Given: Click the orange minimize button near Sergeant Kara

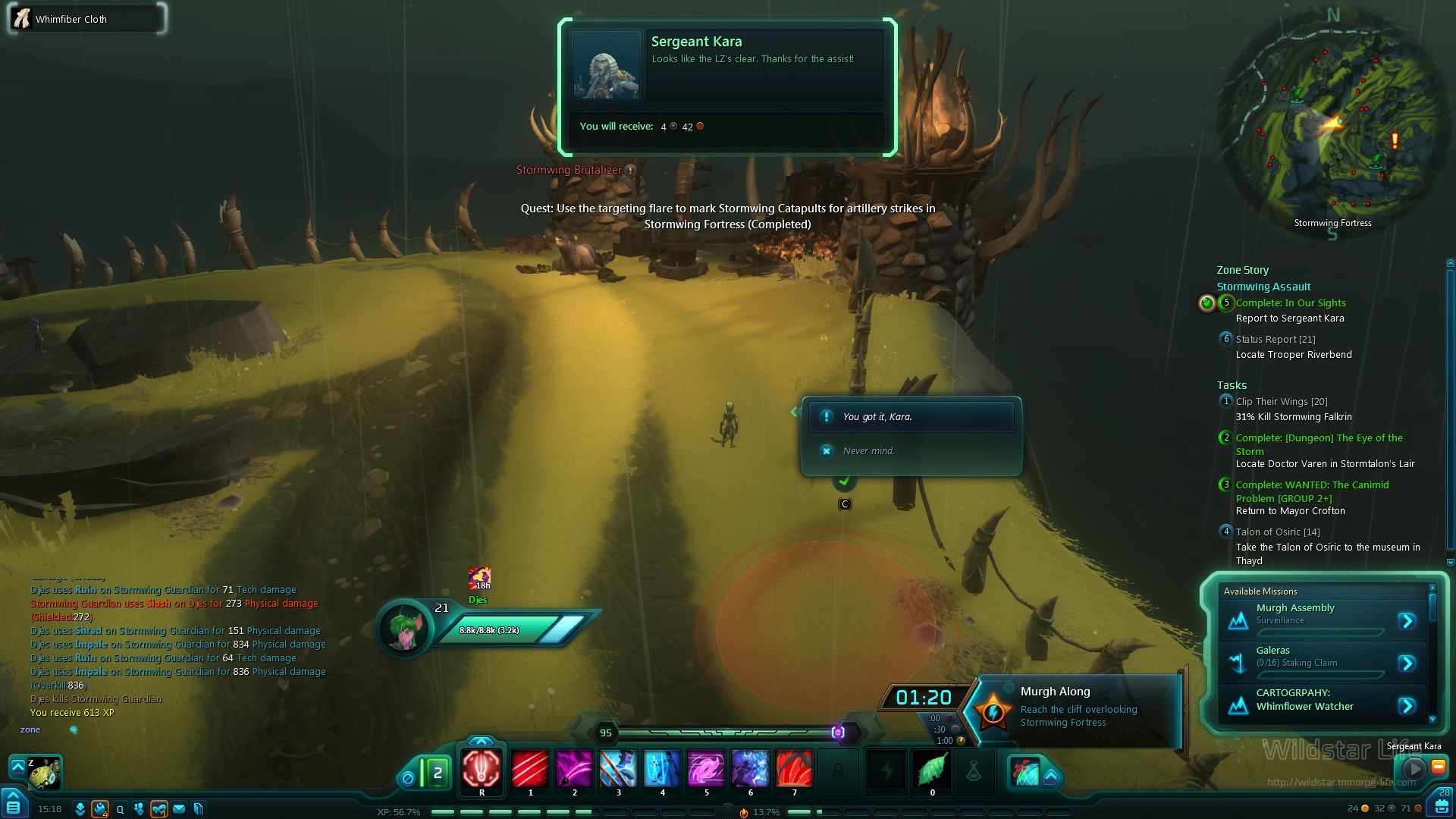Looking at the screenshot, I should (1438, 767).
